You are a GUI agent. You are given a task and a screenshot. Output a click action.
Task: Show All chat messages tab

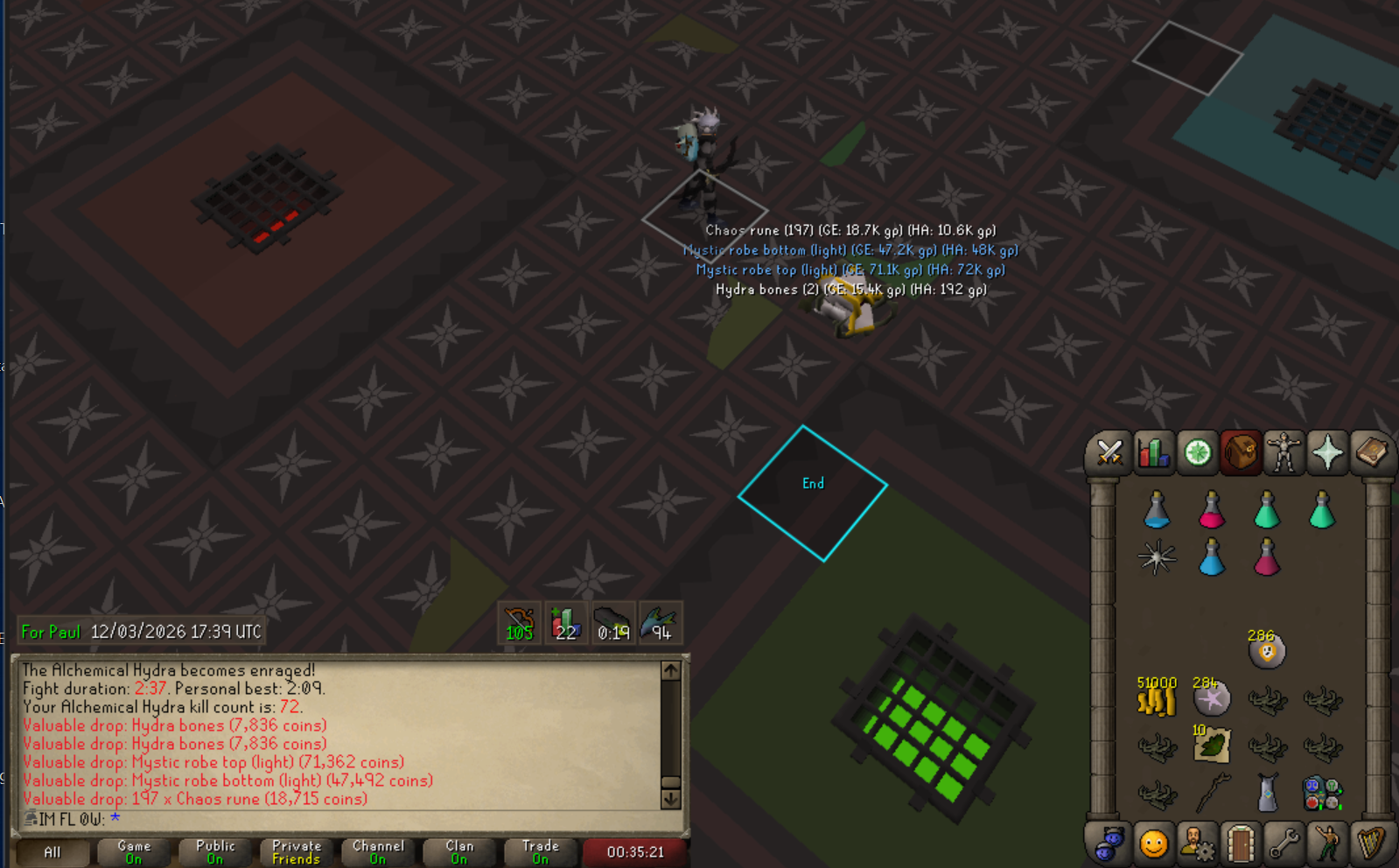(52, 852)
